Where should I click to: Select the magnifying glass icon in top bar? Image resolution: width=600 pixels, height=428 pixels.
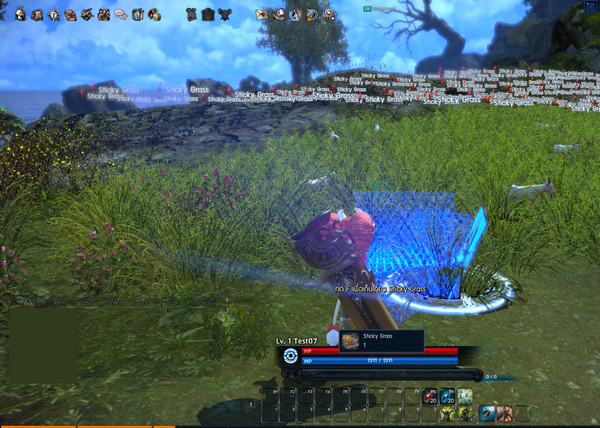(327, 14)
